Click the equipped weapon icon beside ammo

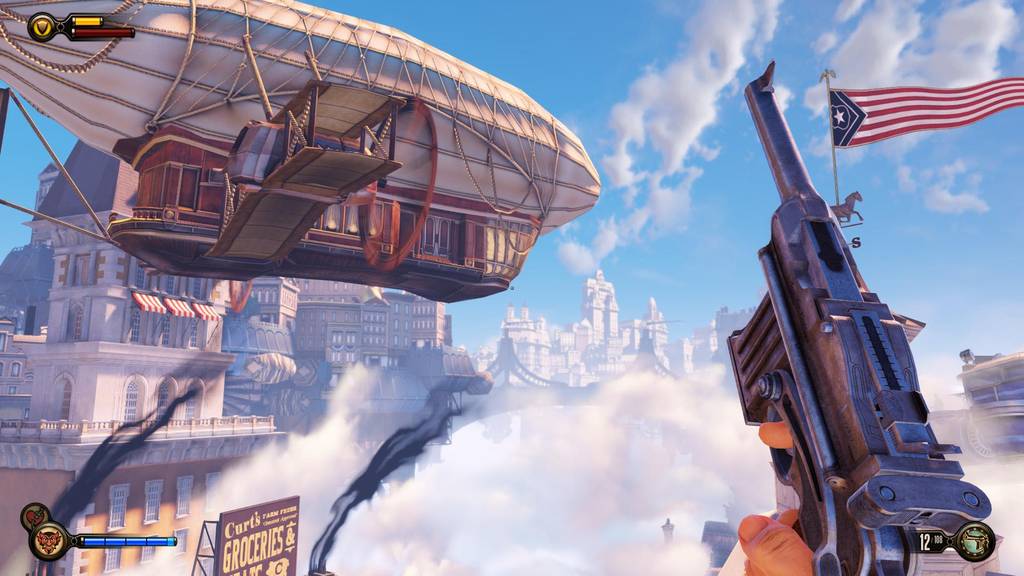click(x=973, y=542)
